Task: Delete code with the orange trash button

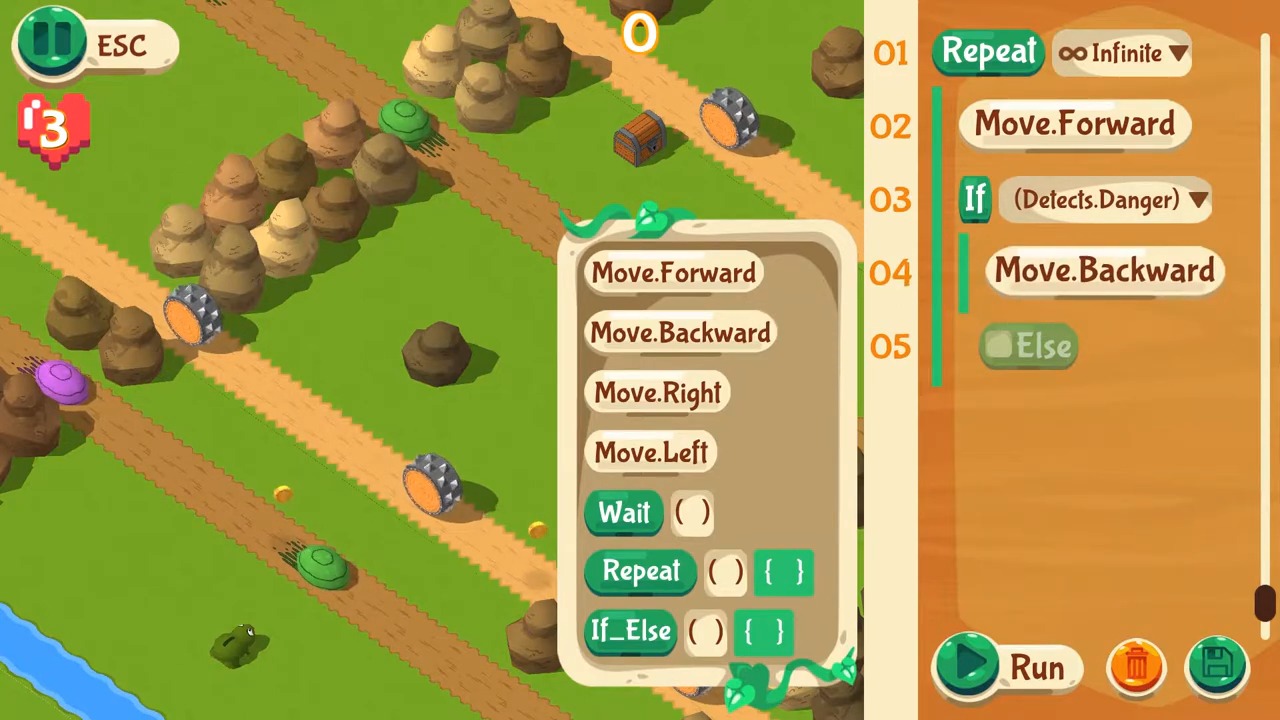Action: 1136,665
